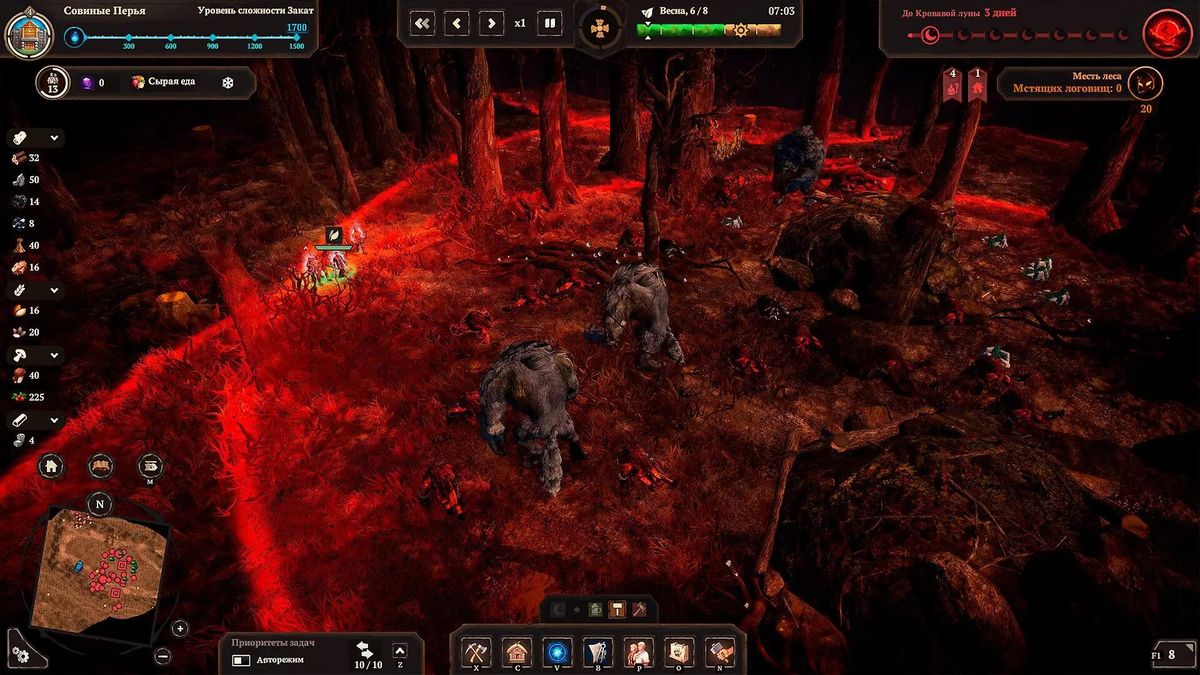Zoom out with the minimap minus button
The image size is (1200, 675).
163,656
